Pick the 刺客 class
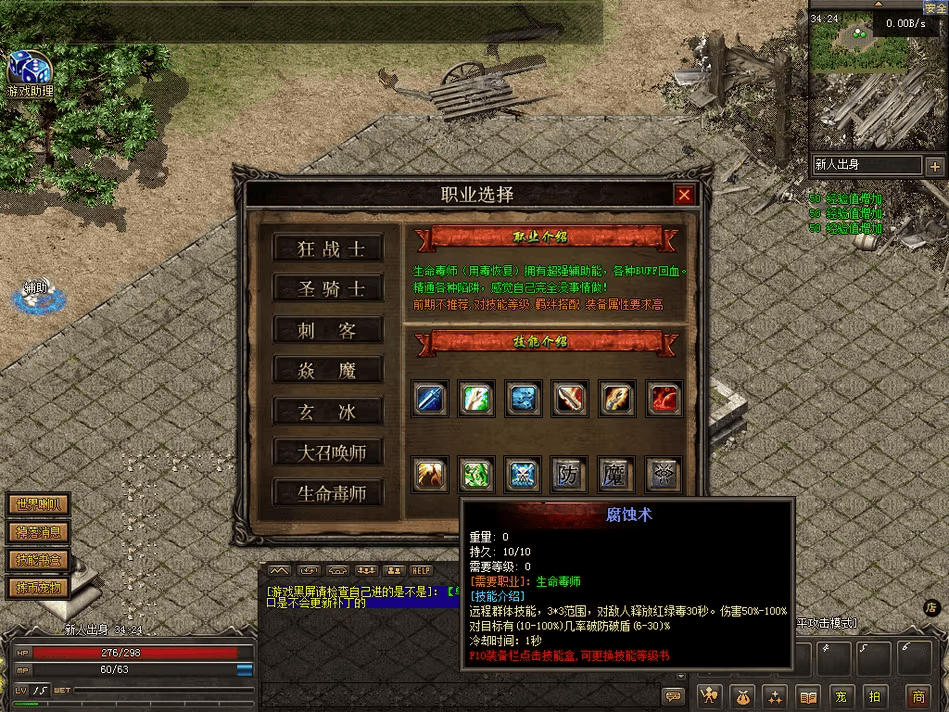 click(327, 331)
